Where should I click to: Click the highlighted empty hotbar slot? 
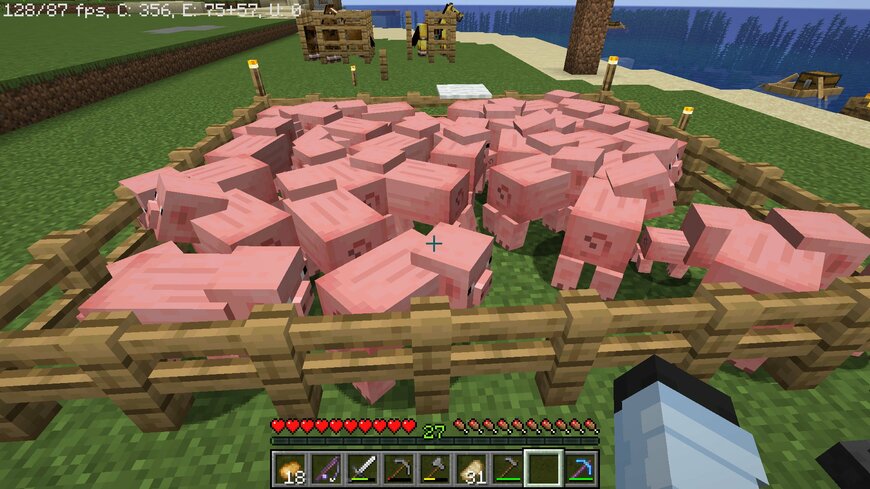tap(543, 467)
